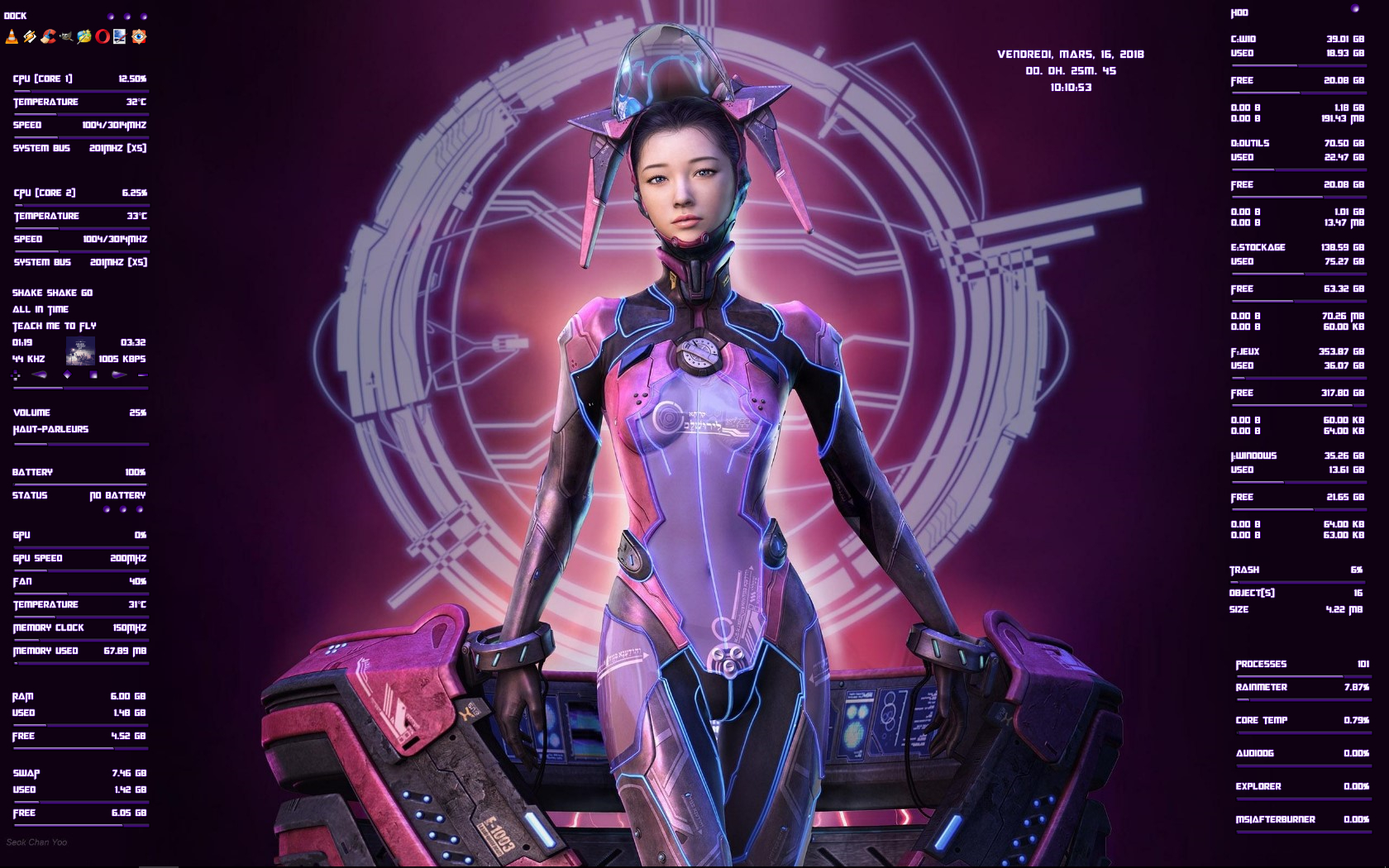The image size is (1389, 868).
Task: Open FastStone image viewer from the dock
Action: pos(139,36)
